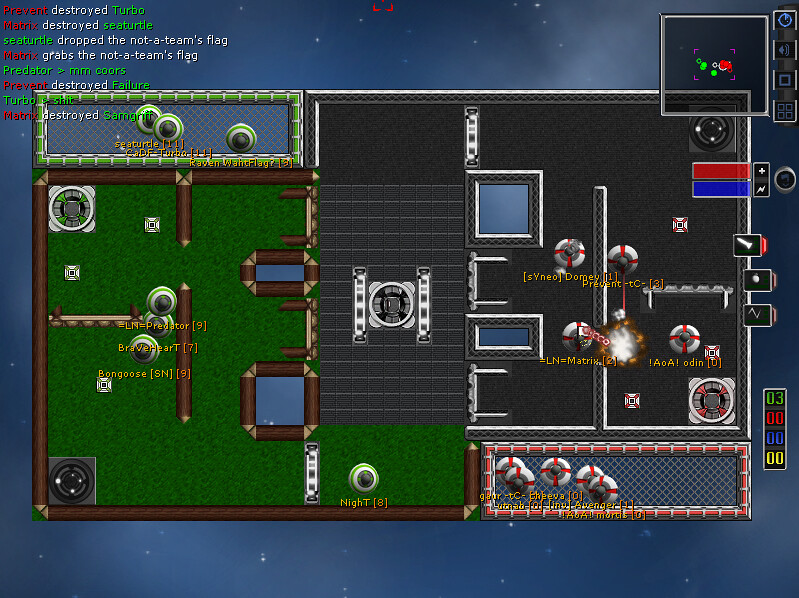Click the single square icon by the minimap
The image size is (799, 598).
pyautogui.click(x=784, y=80)
